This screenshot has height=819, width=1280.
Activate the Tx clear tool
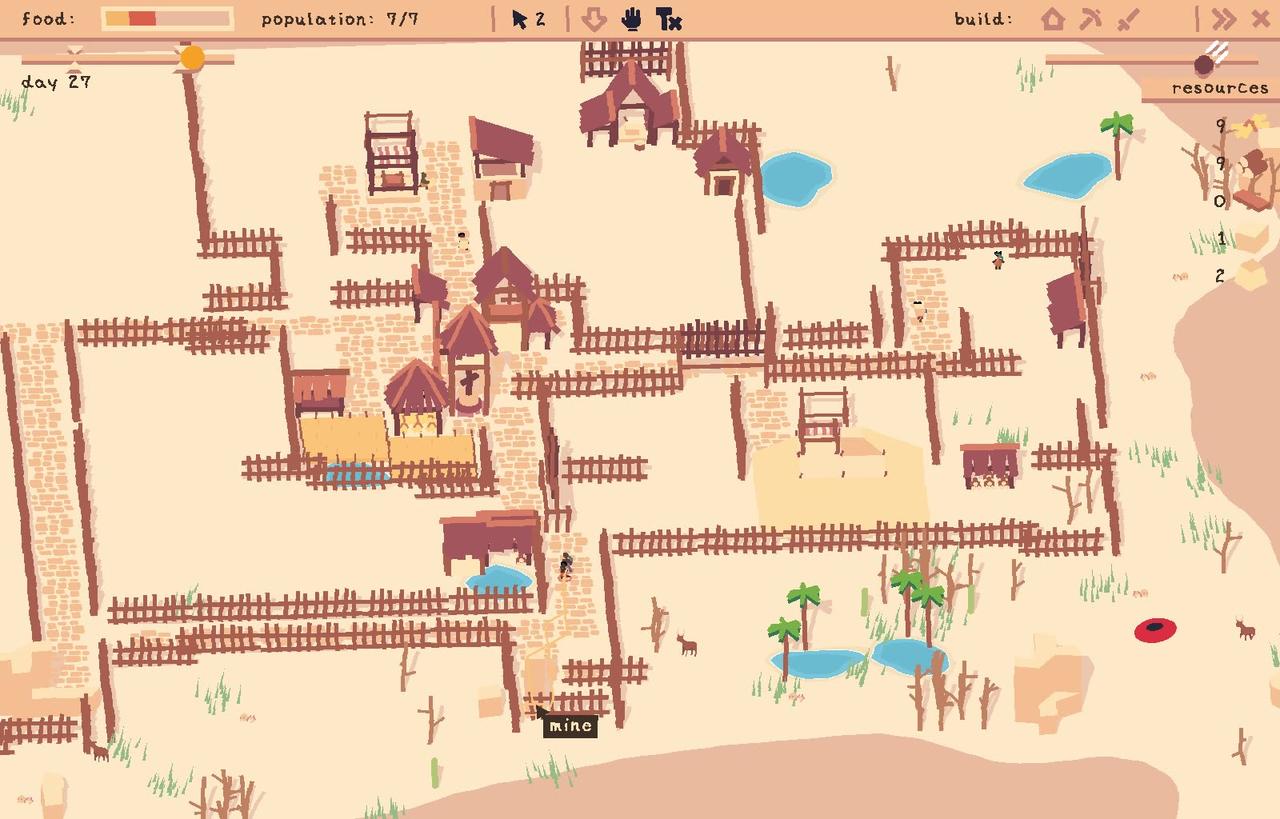669,19
